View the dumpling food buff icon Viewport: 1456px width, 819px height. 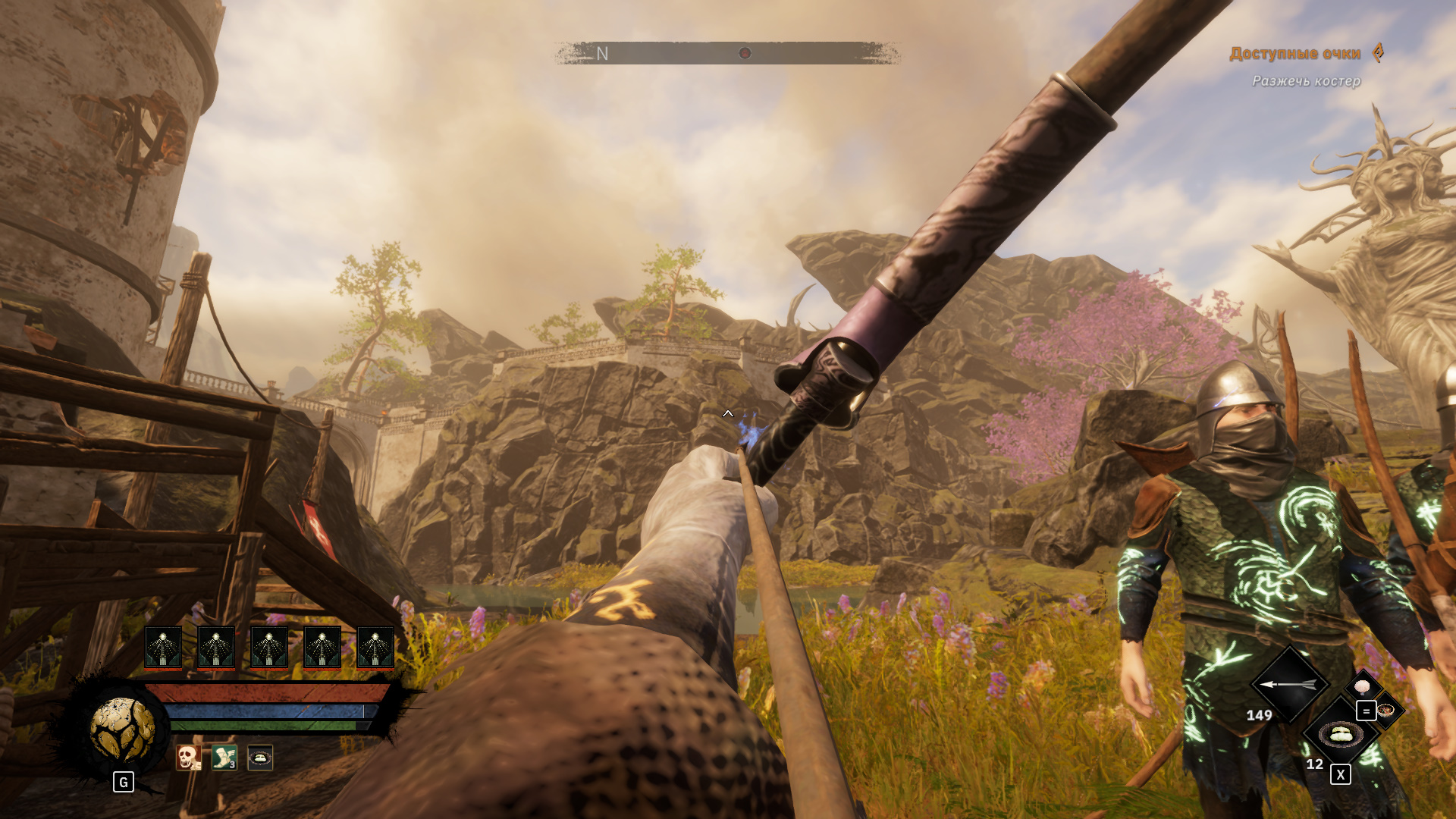pos(260,757)
